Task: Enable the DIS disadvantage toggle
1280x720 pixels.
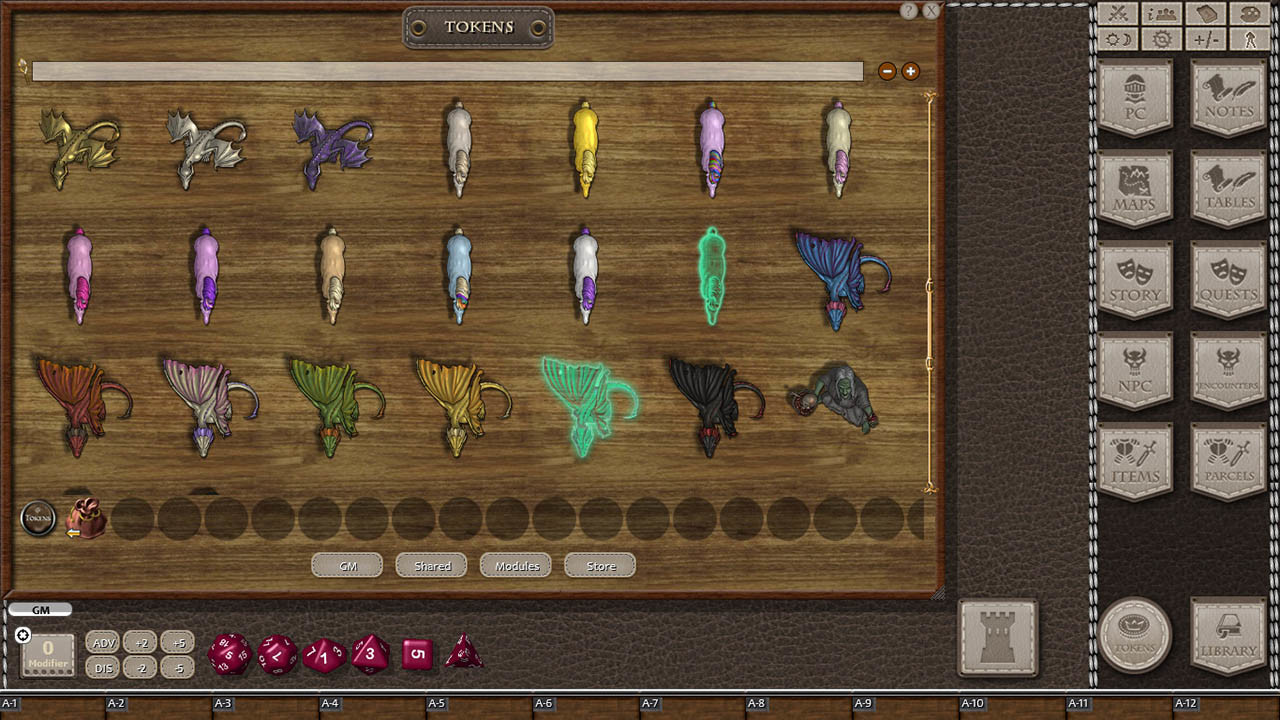Action: click(103, 668)
